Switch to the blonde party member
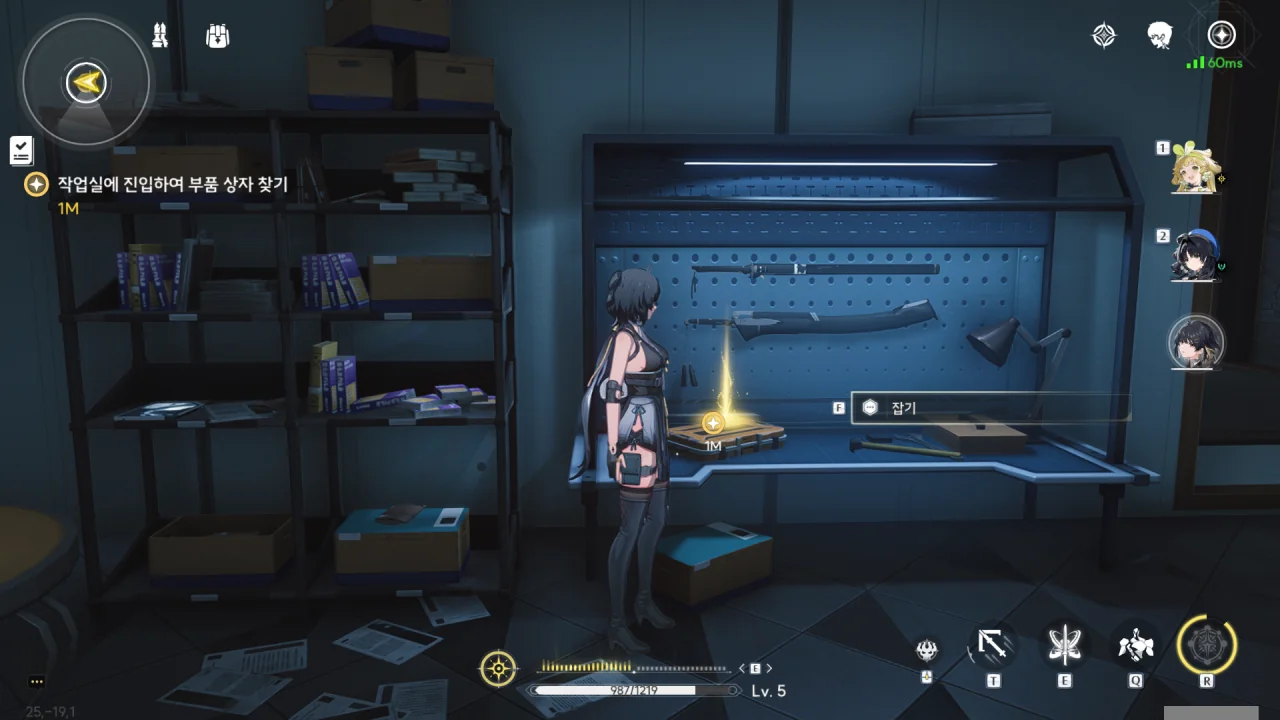The height and width of the screenshot is (720, 1280). click(x=1195, y=169)
